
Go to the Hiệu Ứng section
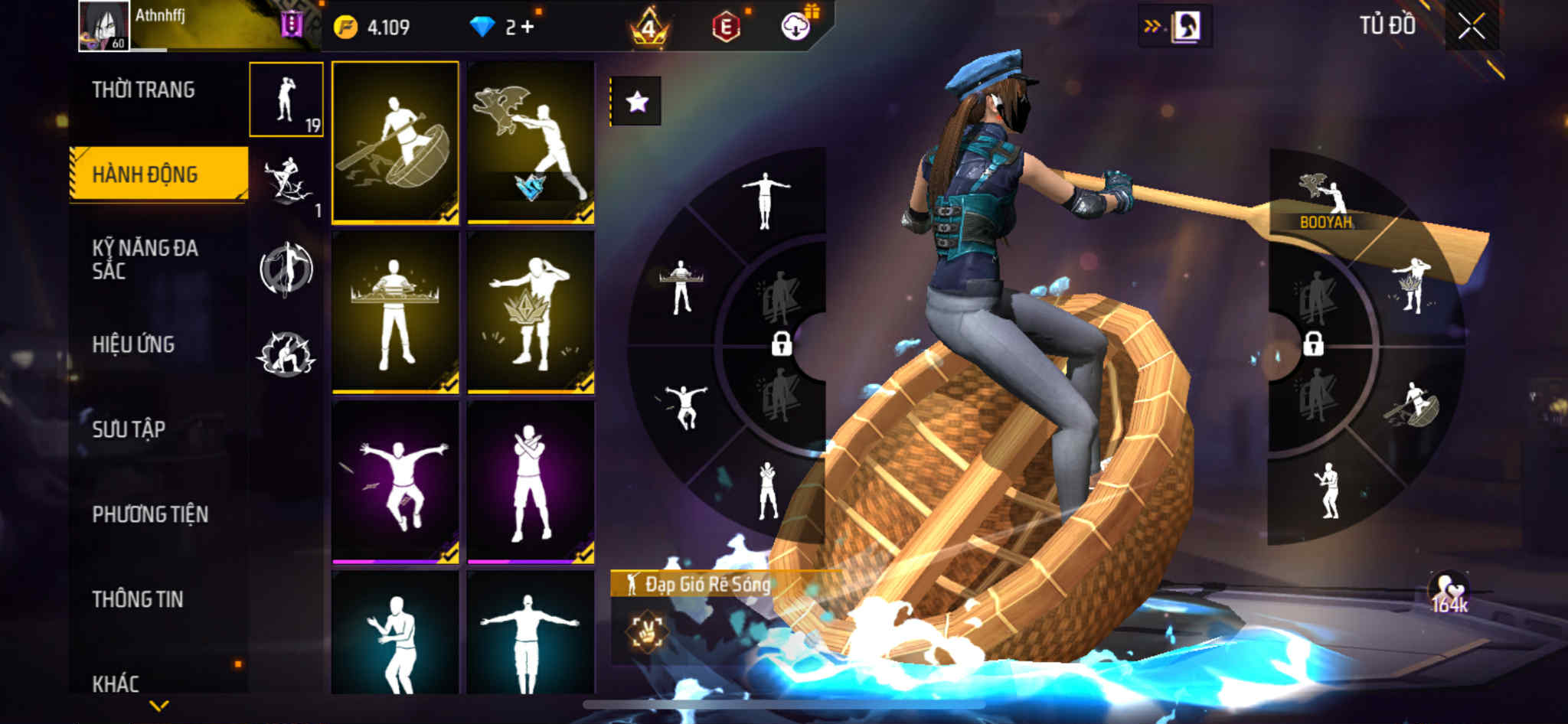click(x=133, y=344)
